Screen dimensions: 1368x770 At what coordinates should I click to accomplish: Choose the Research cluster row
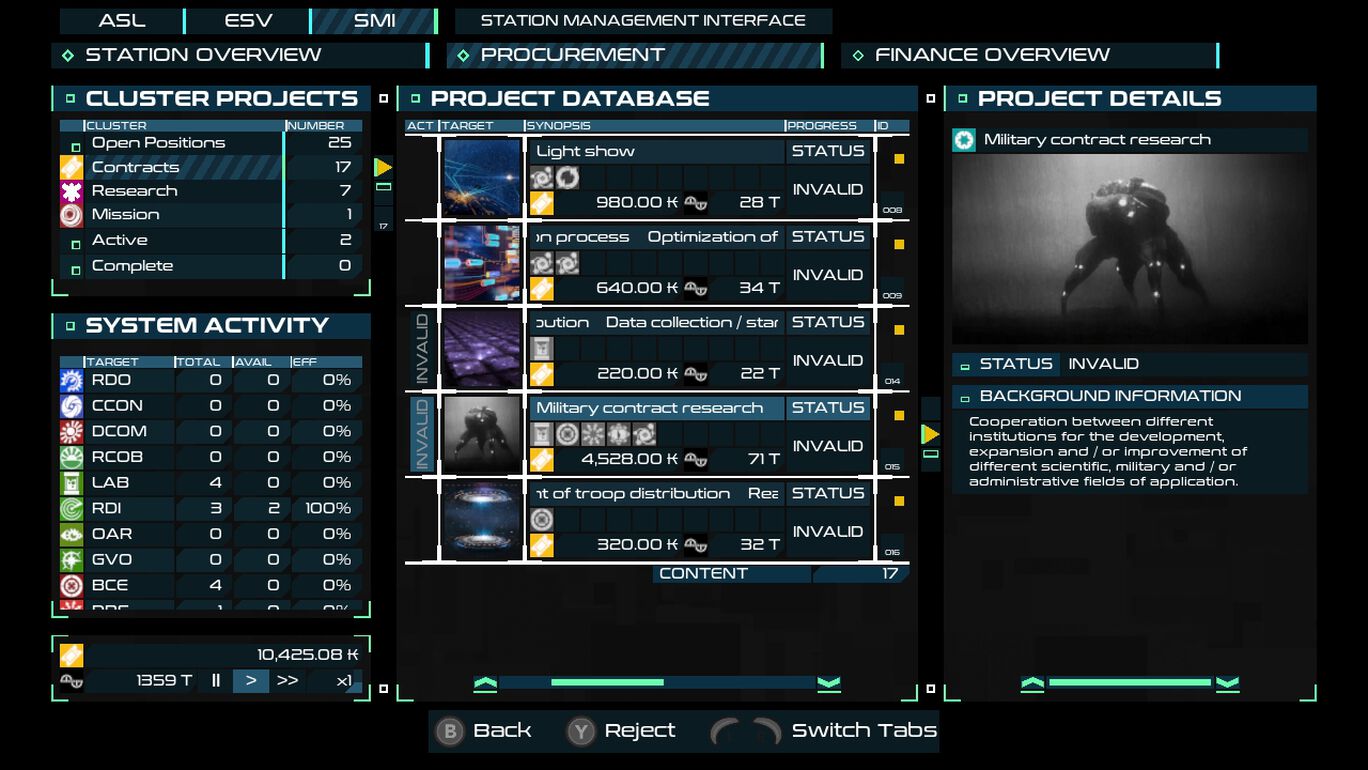(x=180, y=191)
